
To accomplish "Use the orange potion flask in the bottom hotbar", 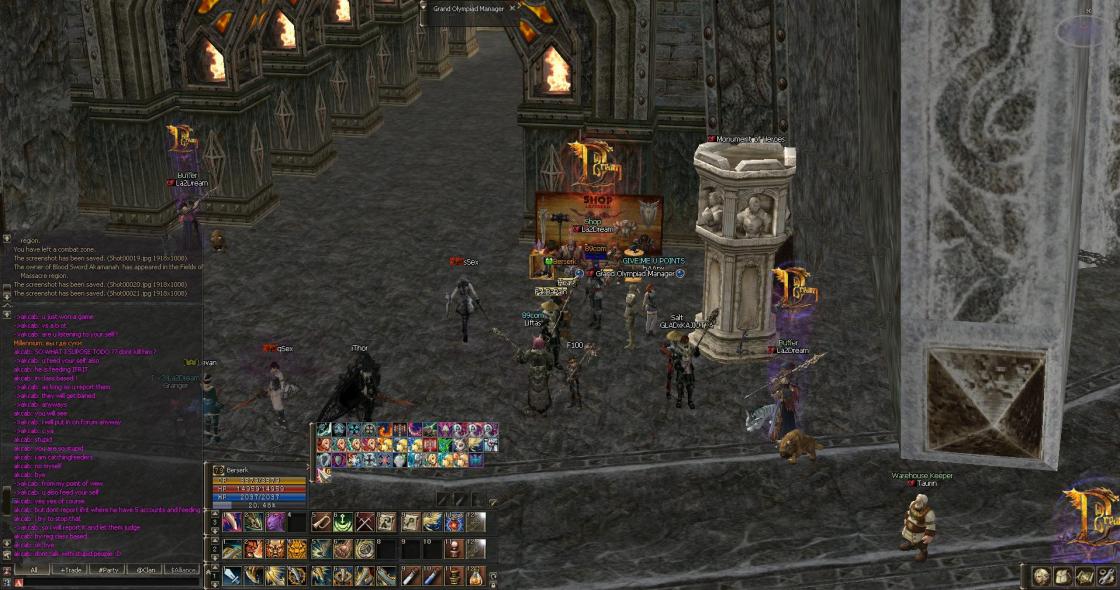I will coord(475,576).
